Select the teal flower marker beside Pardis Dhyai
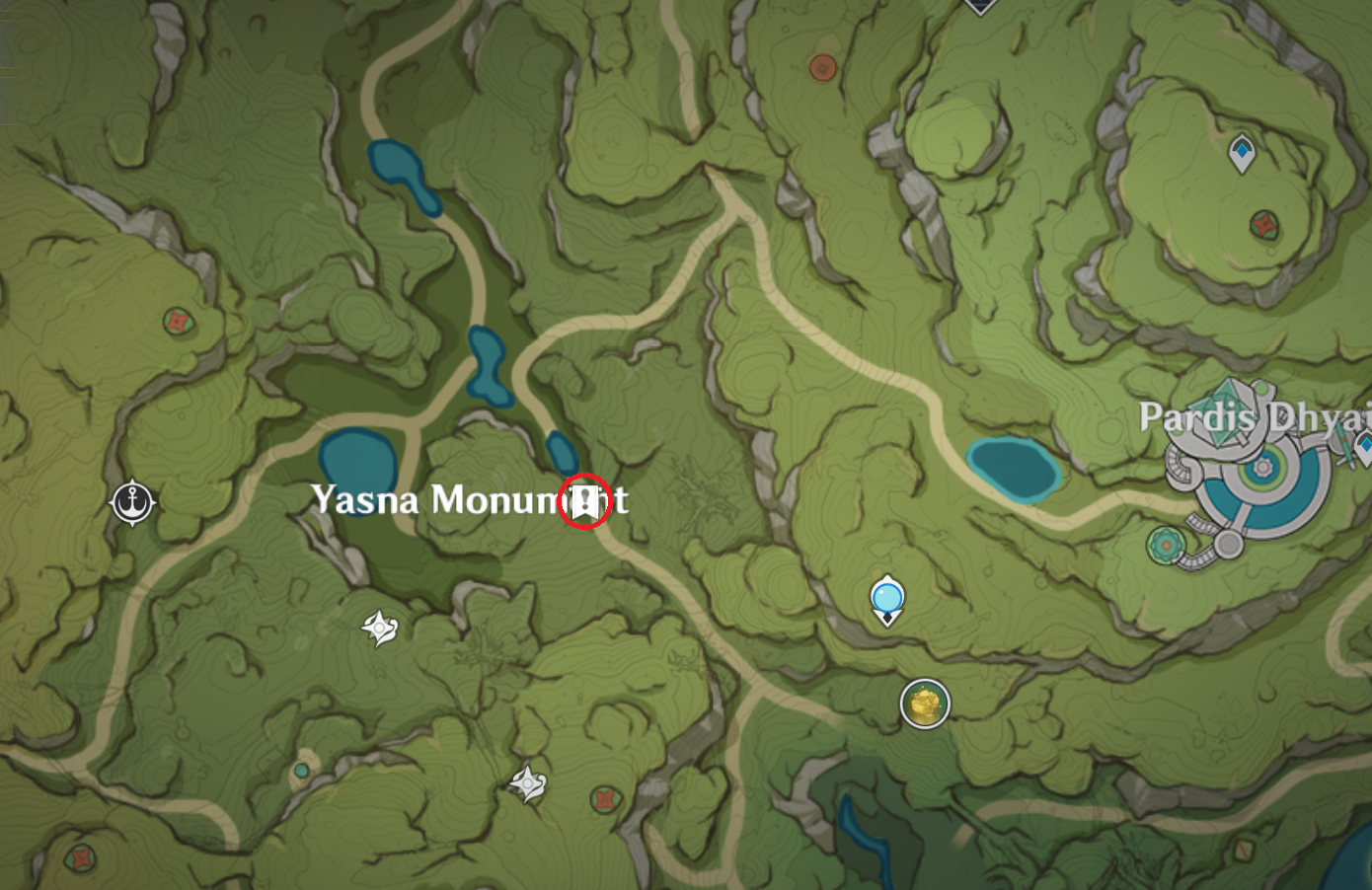1372x890 pixels. pyautogui.click(x=1166, y=544)
